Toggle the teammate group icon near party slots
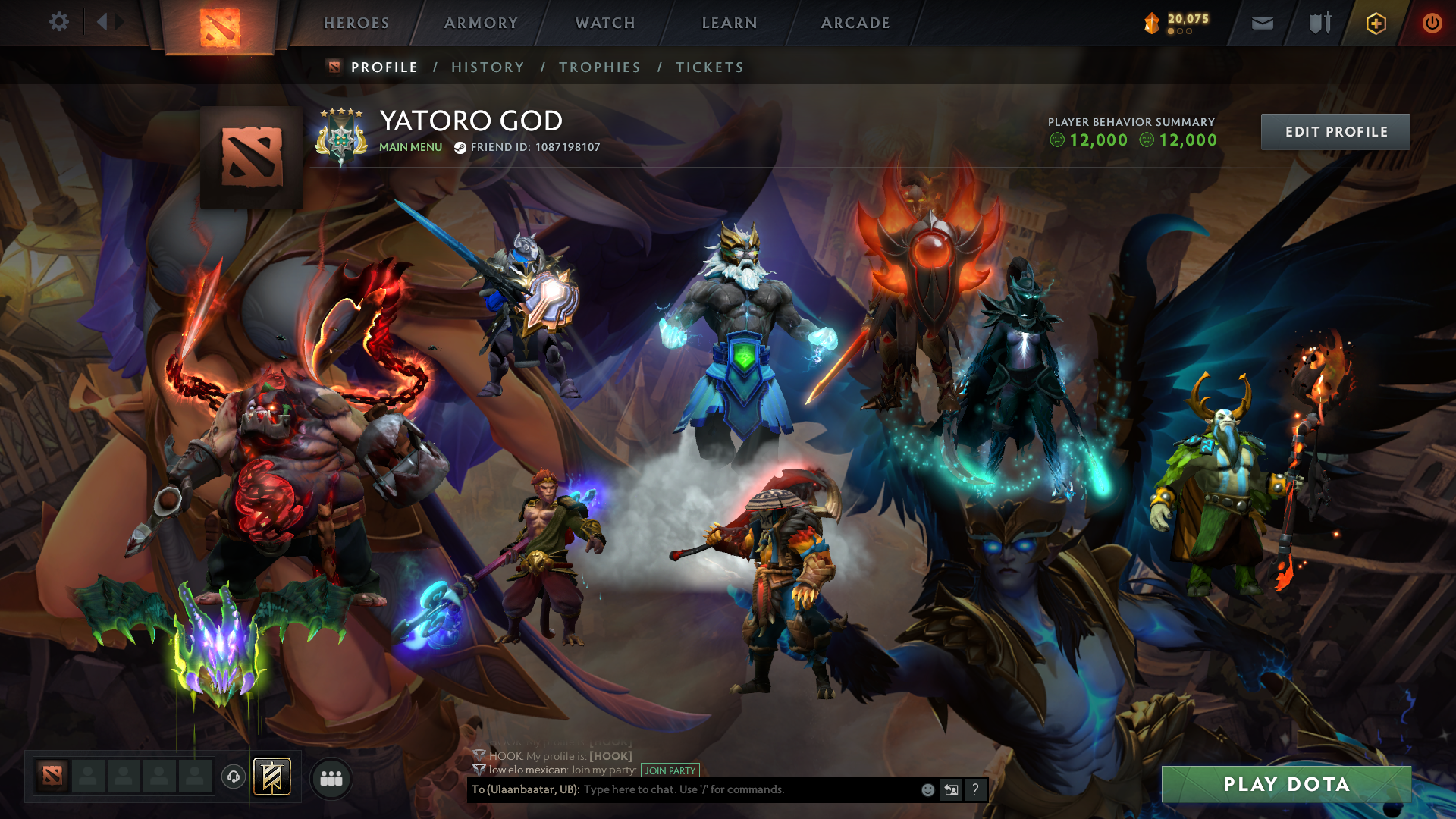 point(330,777)
